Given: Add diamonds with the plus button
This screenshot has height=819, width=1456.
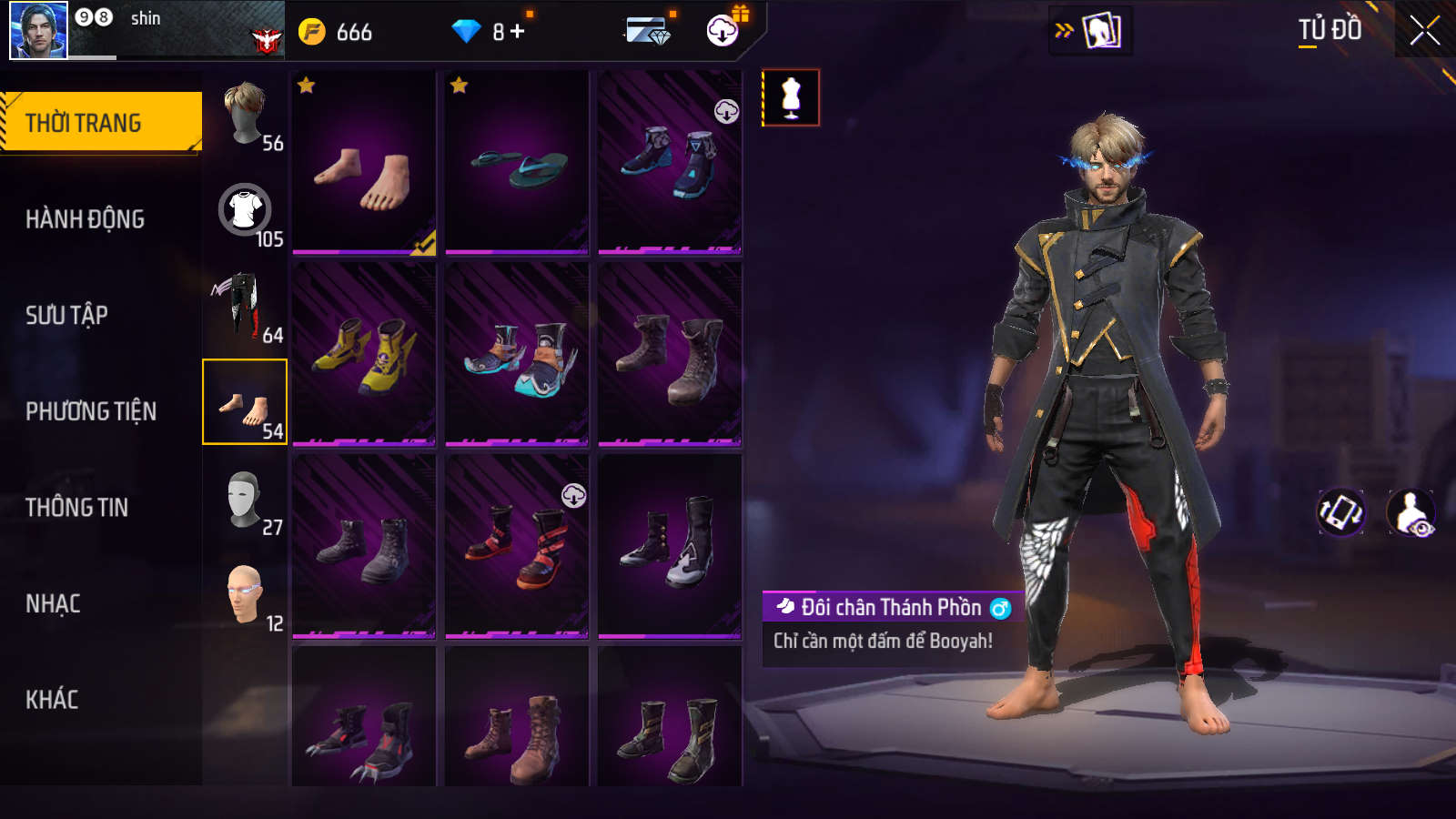Looking at the screenshot, I should point(518,32).
